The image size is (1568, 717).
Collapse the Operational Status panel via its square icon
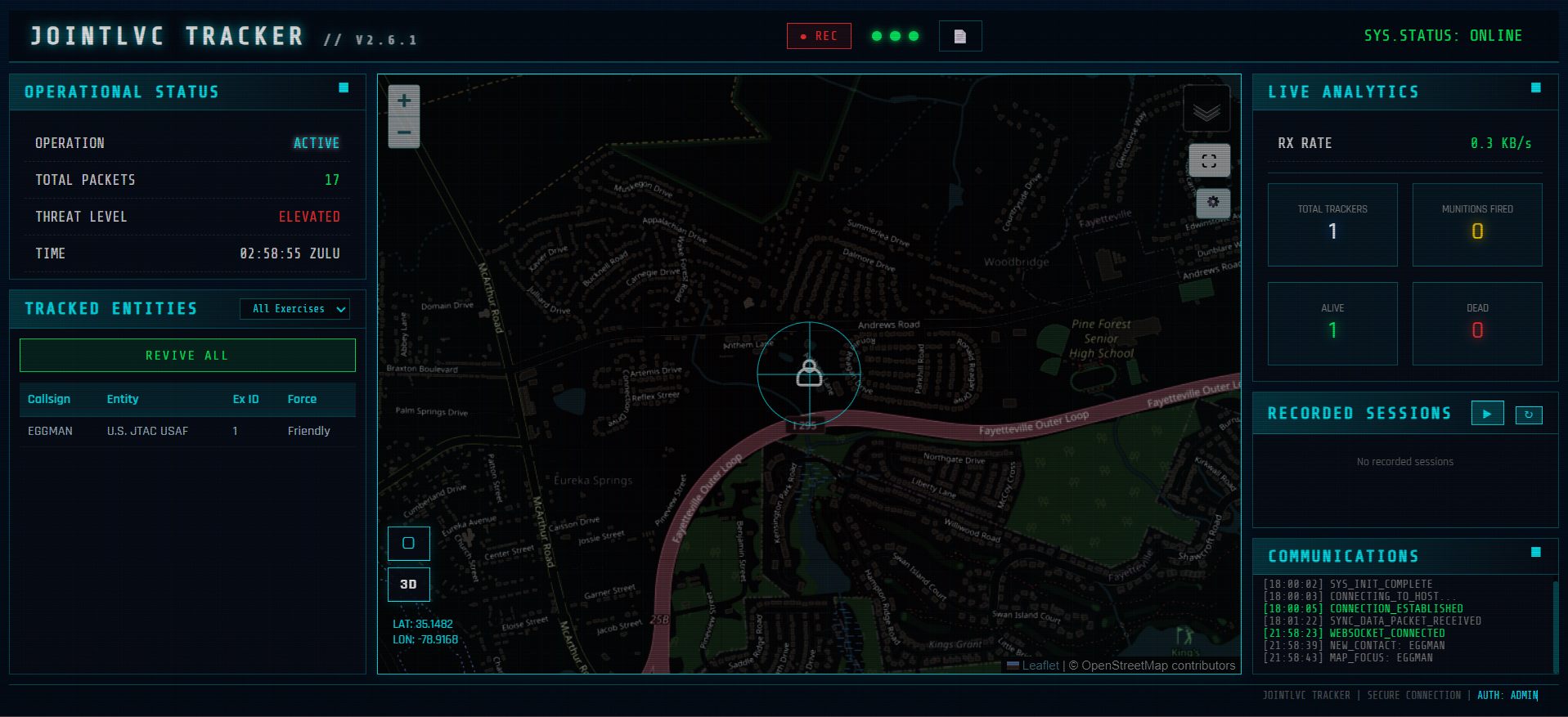click(344, 89)
